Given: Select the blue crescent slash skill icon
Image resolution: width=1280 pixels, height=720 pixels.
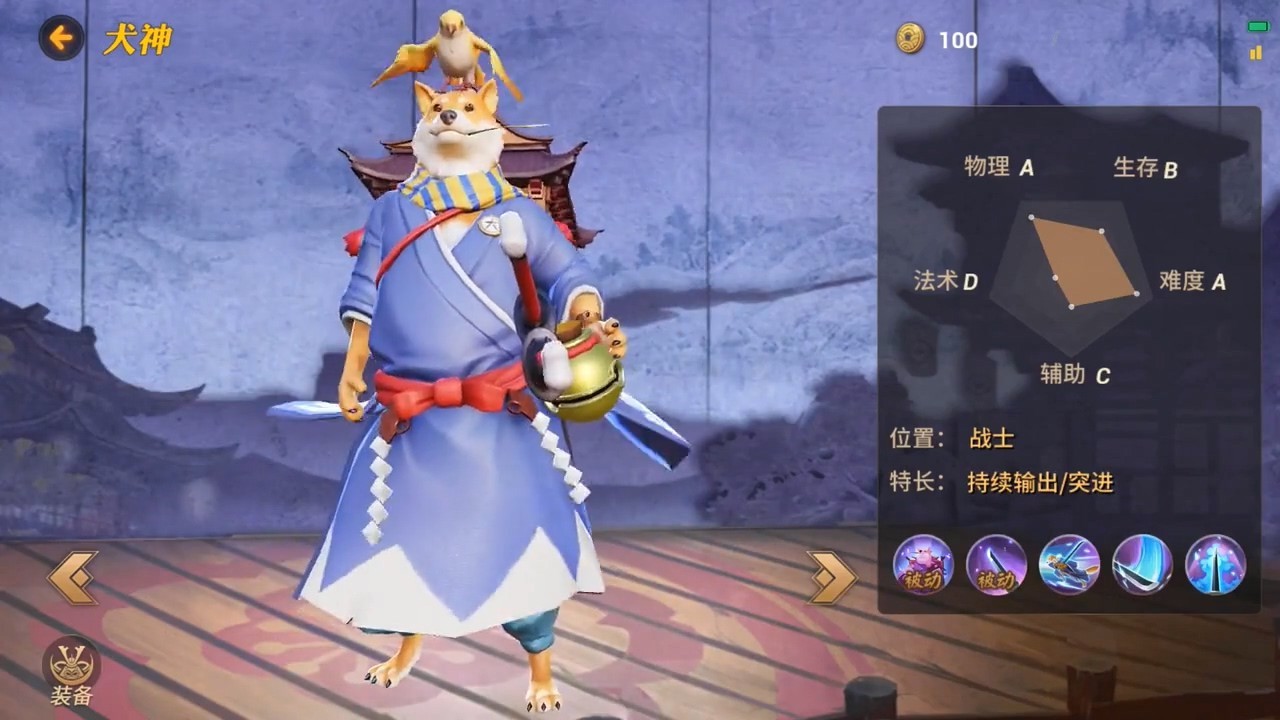Looking at the screenshot, I should click(1142, 565).
